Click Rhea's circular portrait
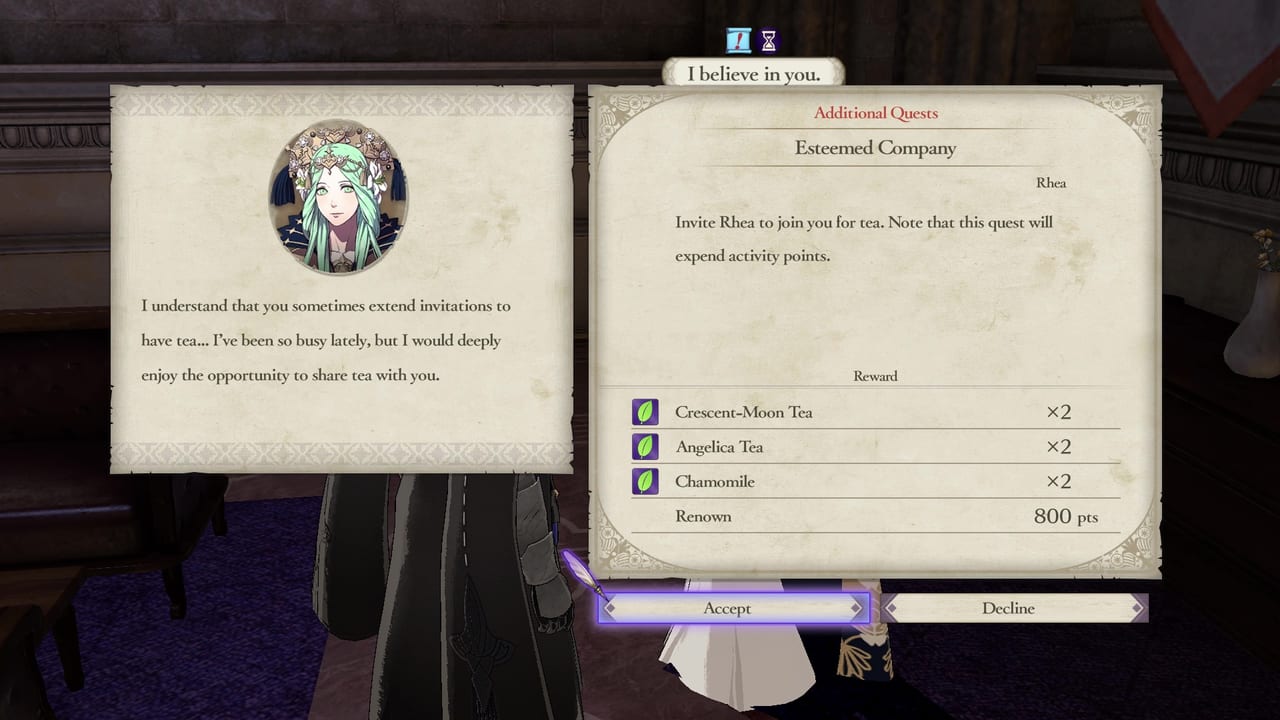Image resolution: width=1280 pixels, height=720 pixels. (x=340, y=197)
